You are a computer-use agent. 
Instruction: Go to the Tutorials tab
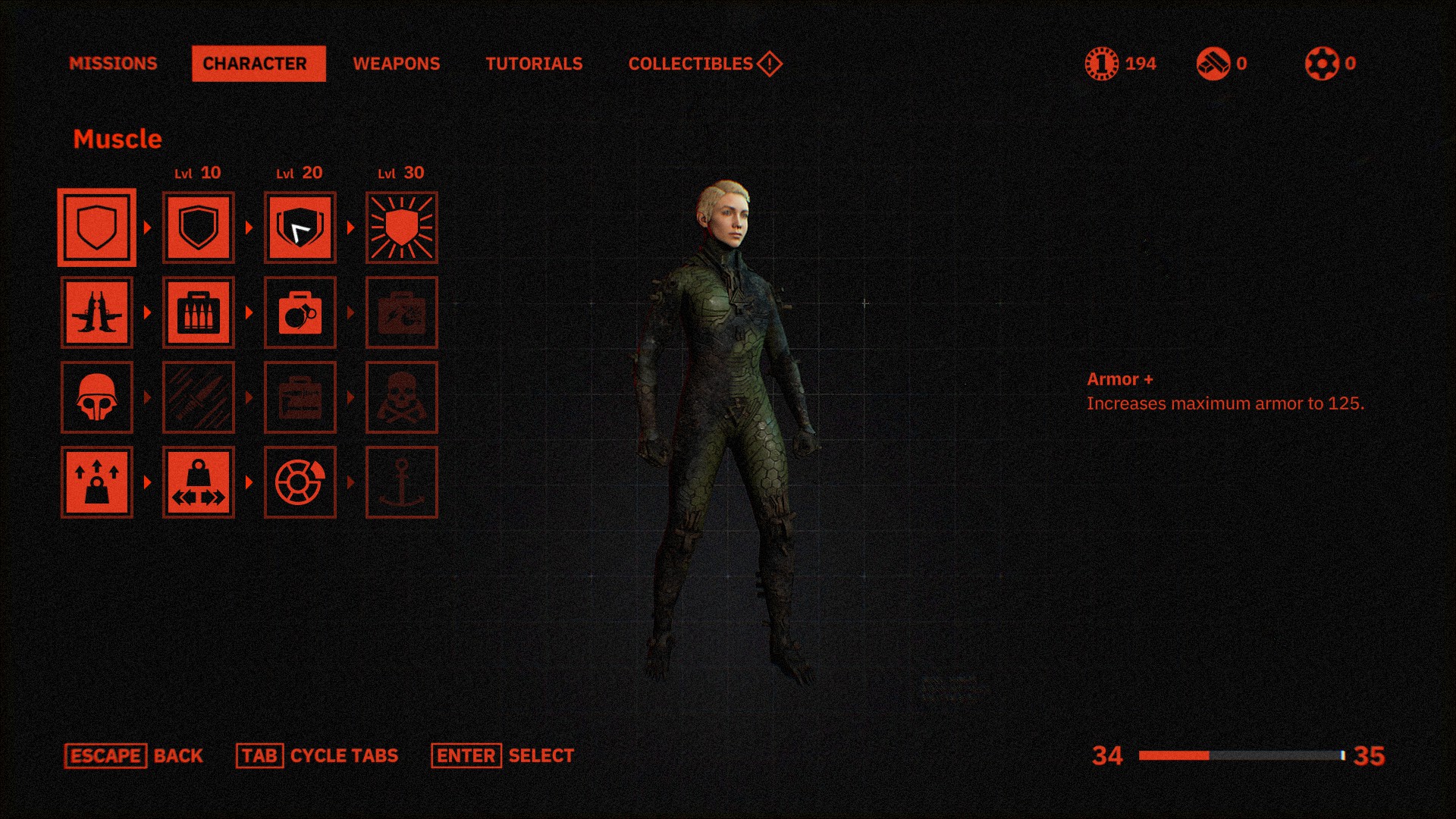pyautogui.click(x=534, y=64)
